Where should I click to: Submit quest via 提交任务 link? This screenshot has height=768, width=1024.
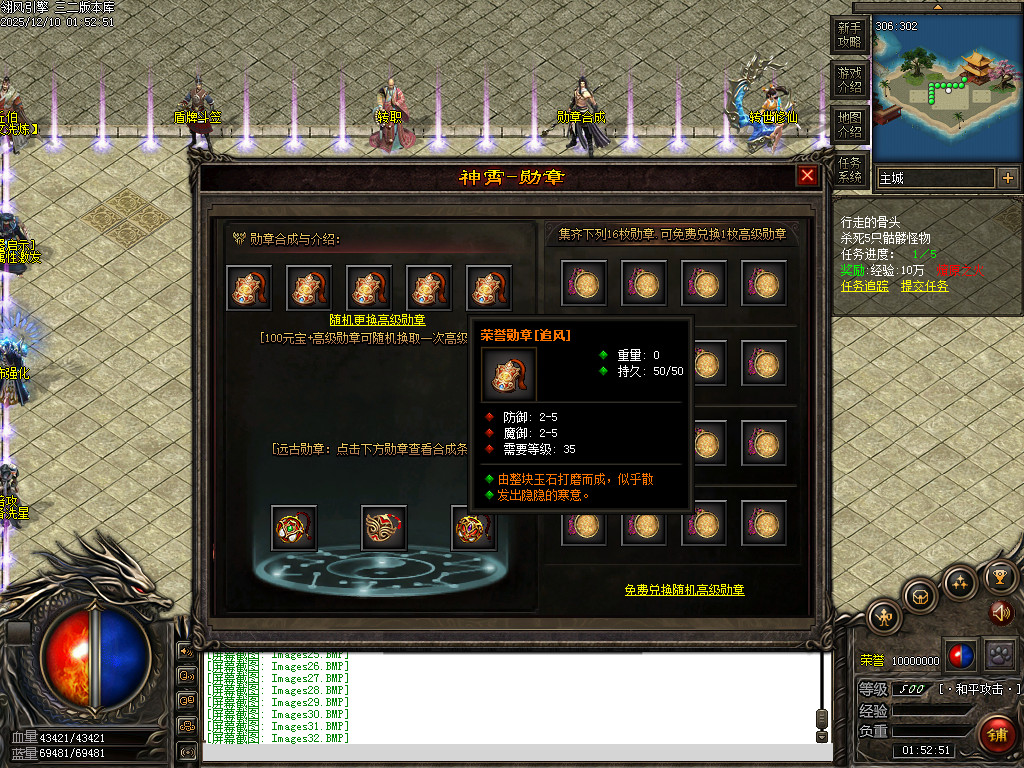[x=925, y=286]
